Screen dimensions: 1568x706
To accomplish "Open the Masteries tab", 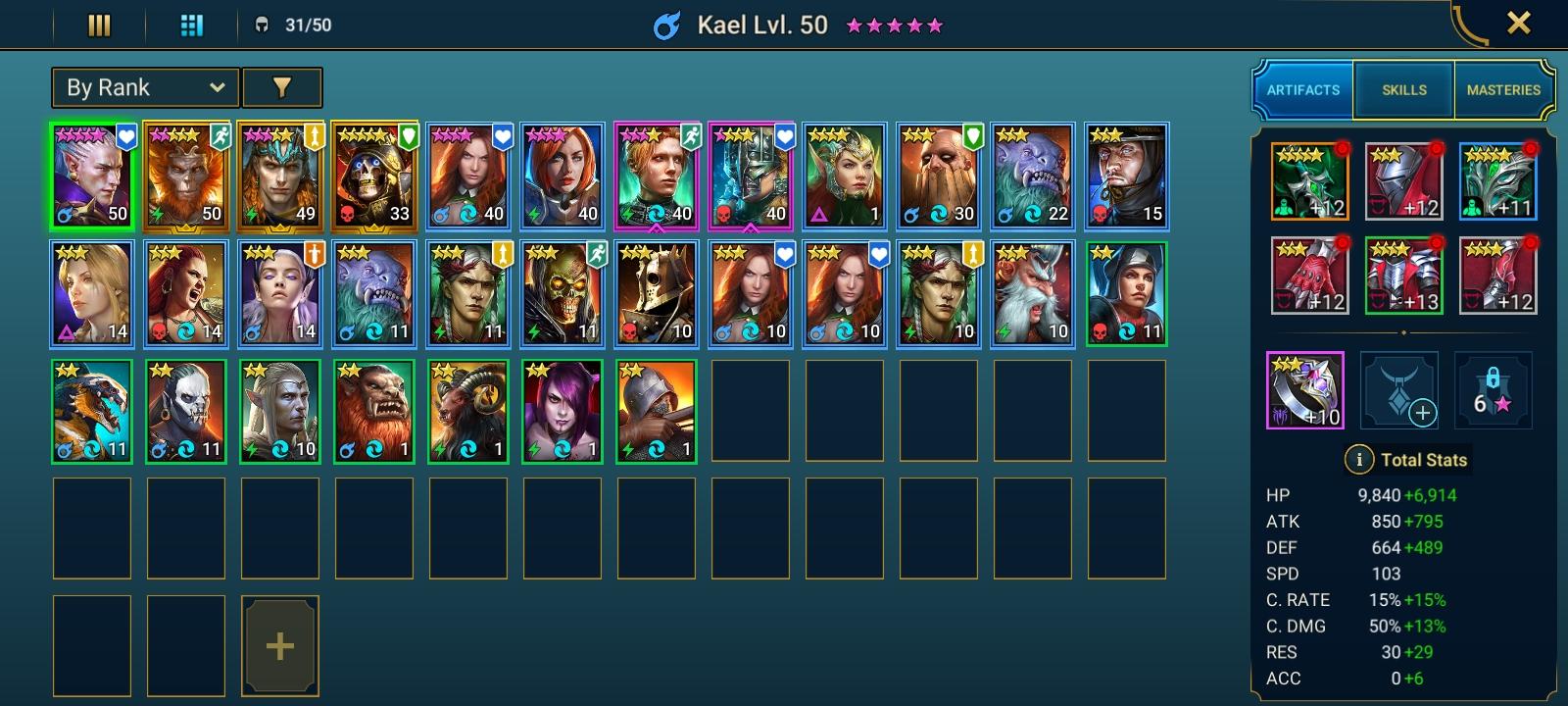I will (1503, 89).
